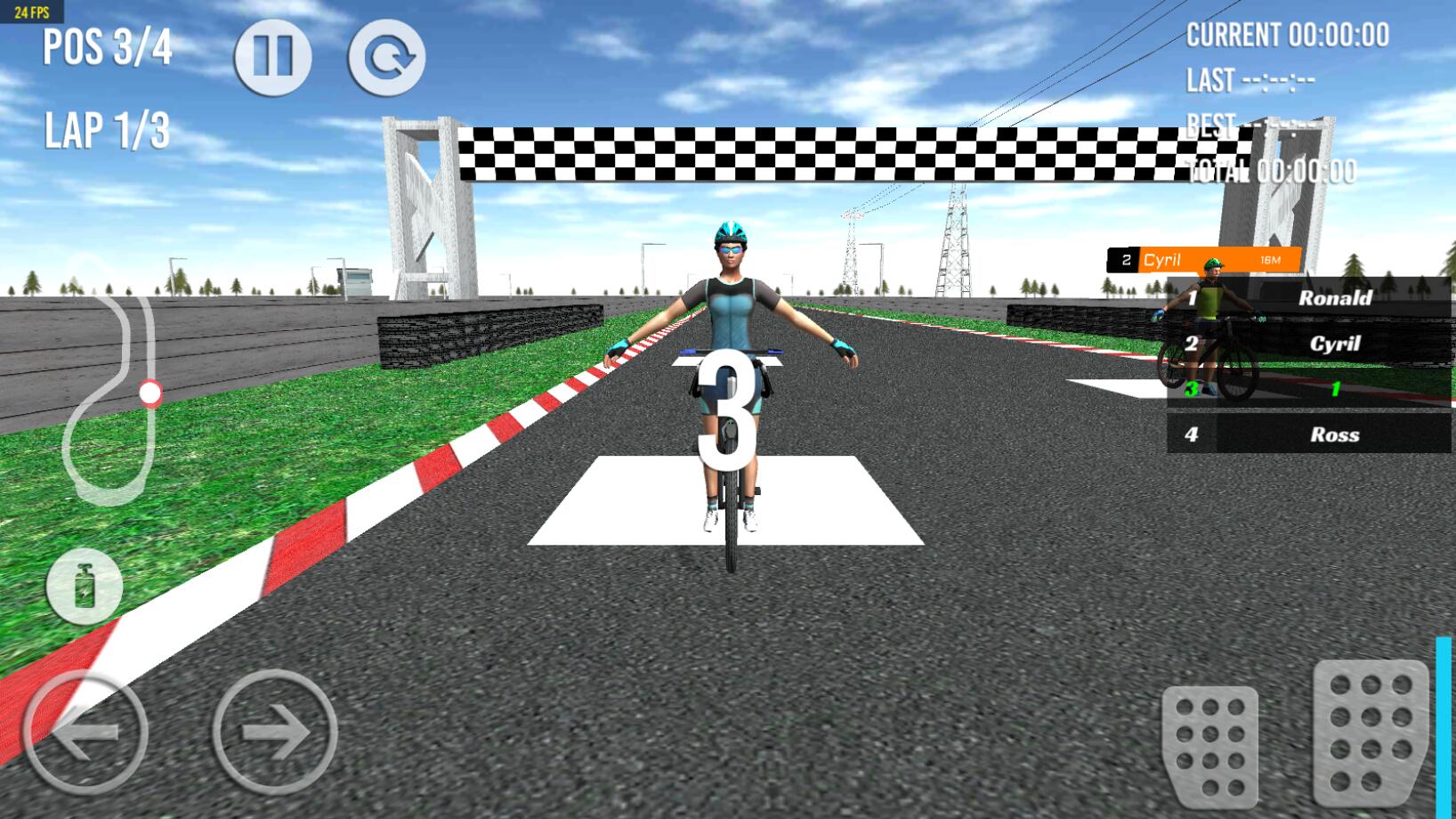
Task: Pause the race
Action: pos(273,56)
